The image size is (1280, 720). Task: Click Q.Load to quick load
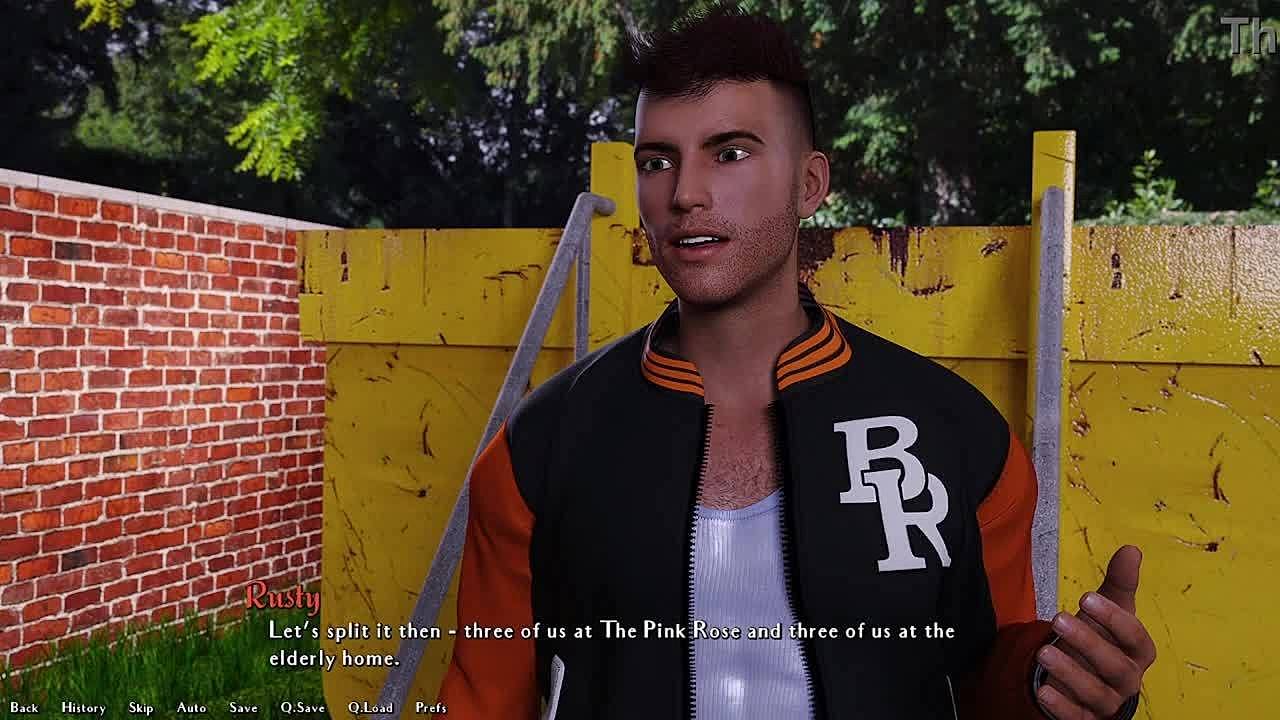point(370,708)
